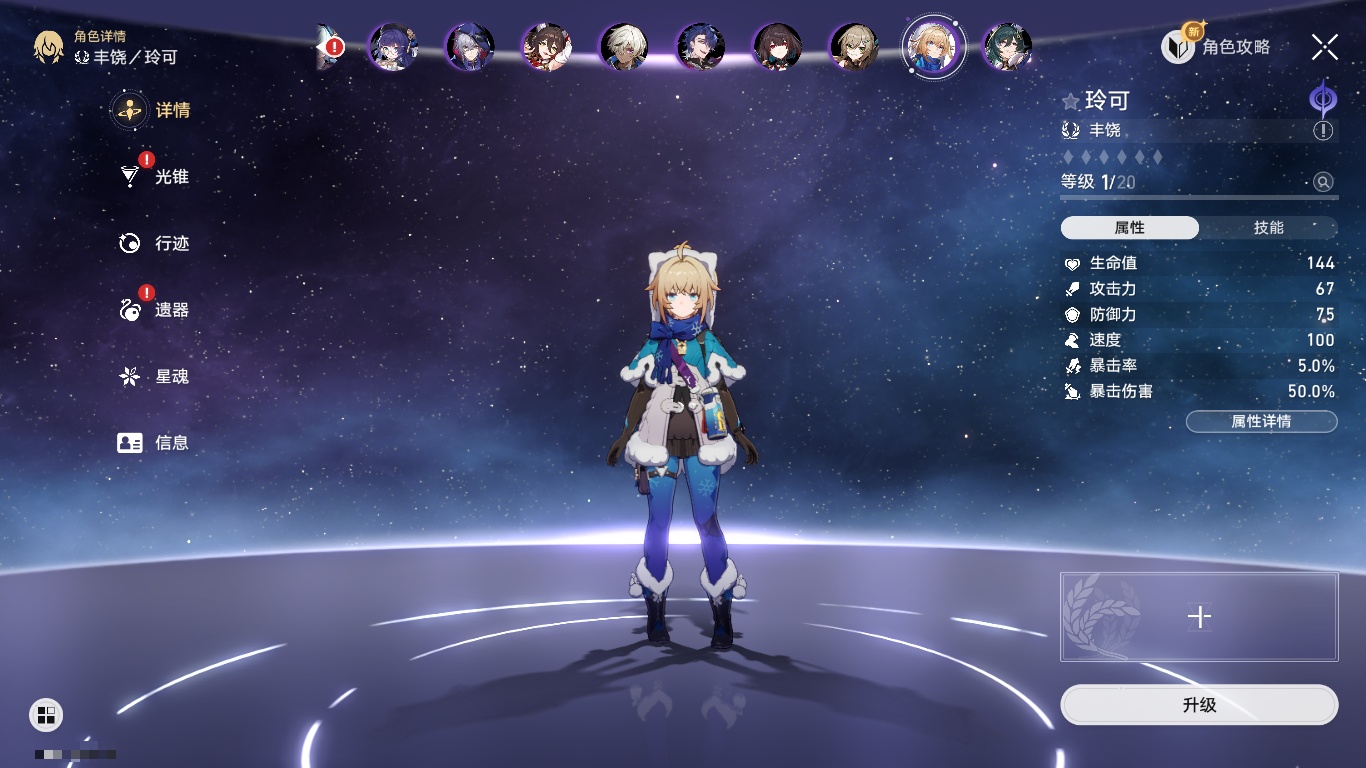Click the magnifier icon beside the level

[x=1323, y=182]
